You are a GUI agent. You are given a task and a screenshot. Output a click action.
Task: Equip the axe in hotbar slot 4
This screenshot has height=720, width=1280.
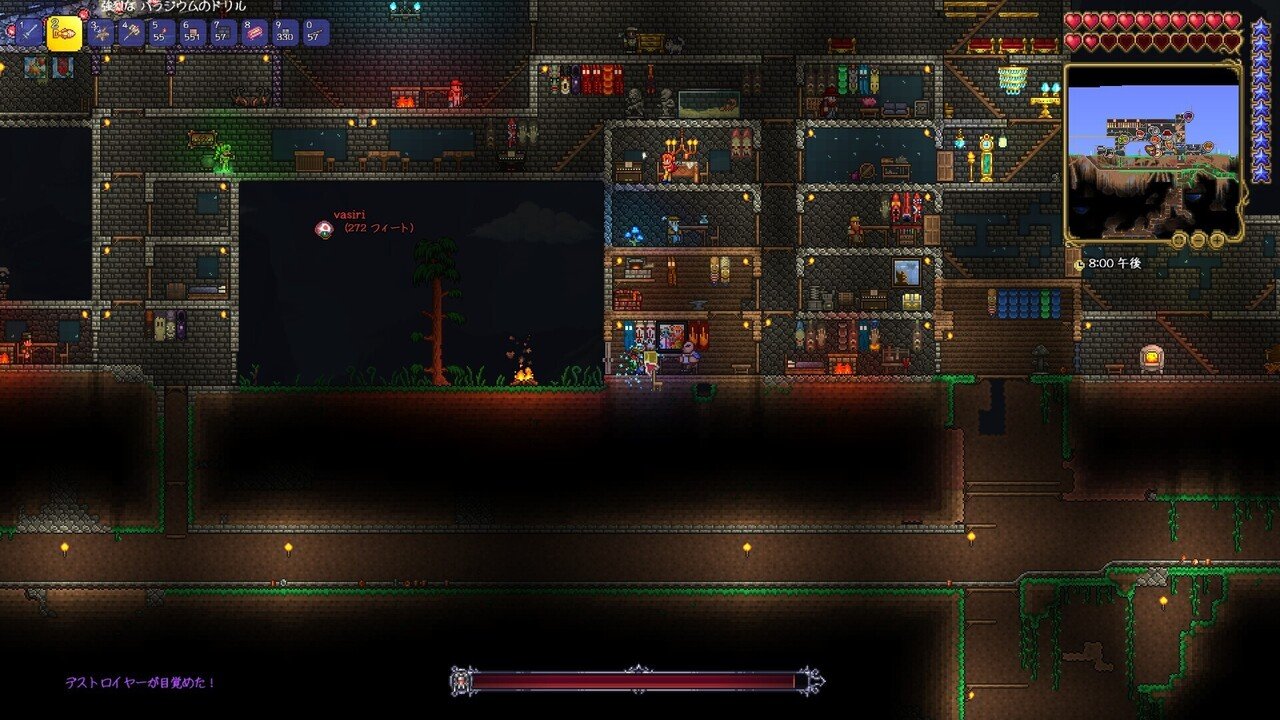(130, 33)
